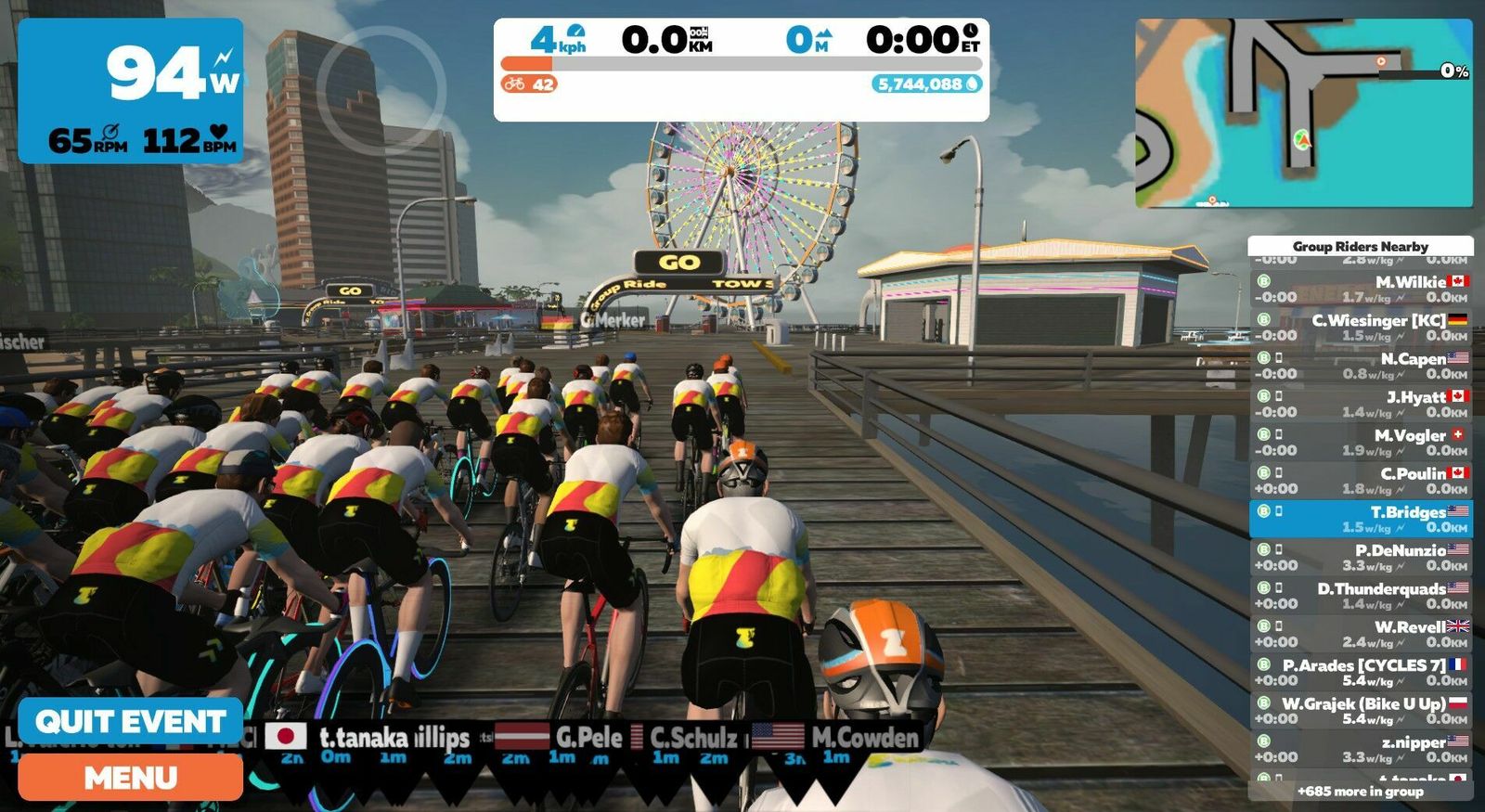Image resolution: width=1485 pixels, height=812 pixels.
Task: Select J.Hyatt rider row
Action: [1360, 405]
